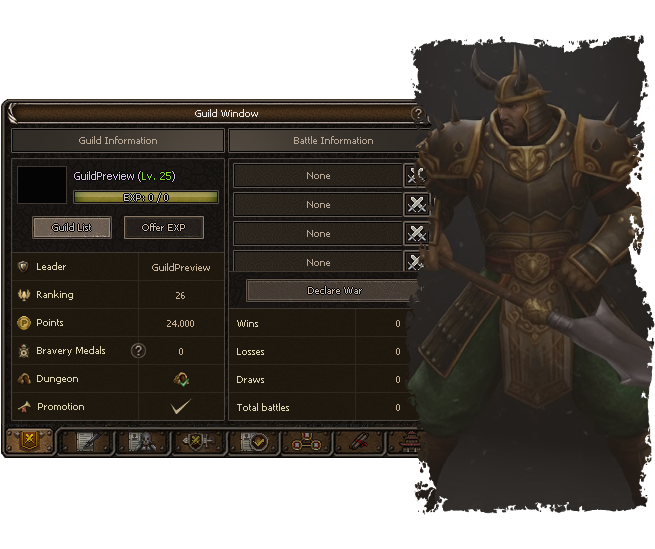Open the Bravery Medals help tooltip icon
Image resolution: width=655 pixels, height=549 pixels.
click(139, 351)
